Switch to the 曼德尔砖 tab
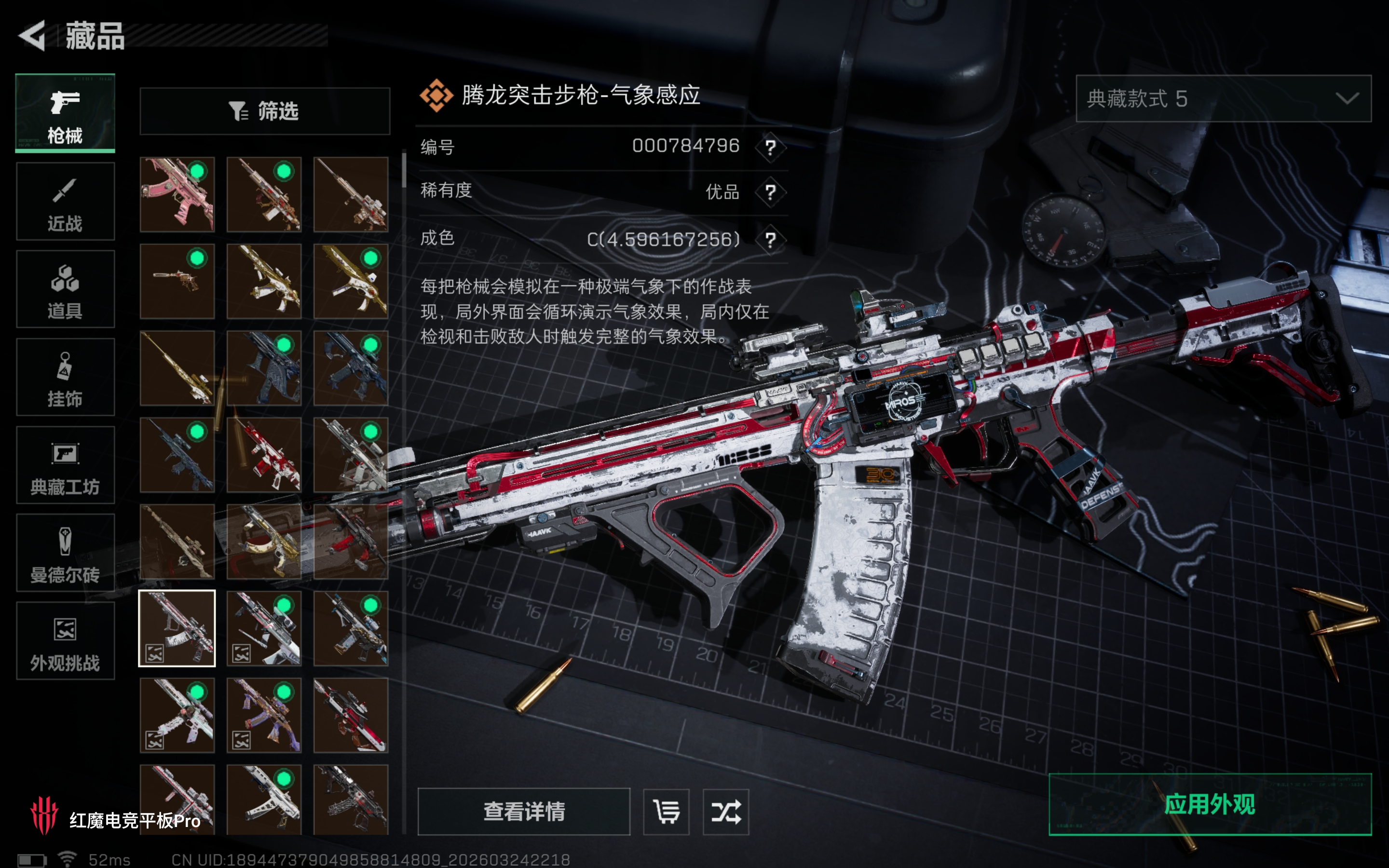Screen dimensions: 1389x868 [x=65, y=553]
